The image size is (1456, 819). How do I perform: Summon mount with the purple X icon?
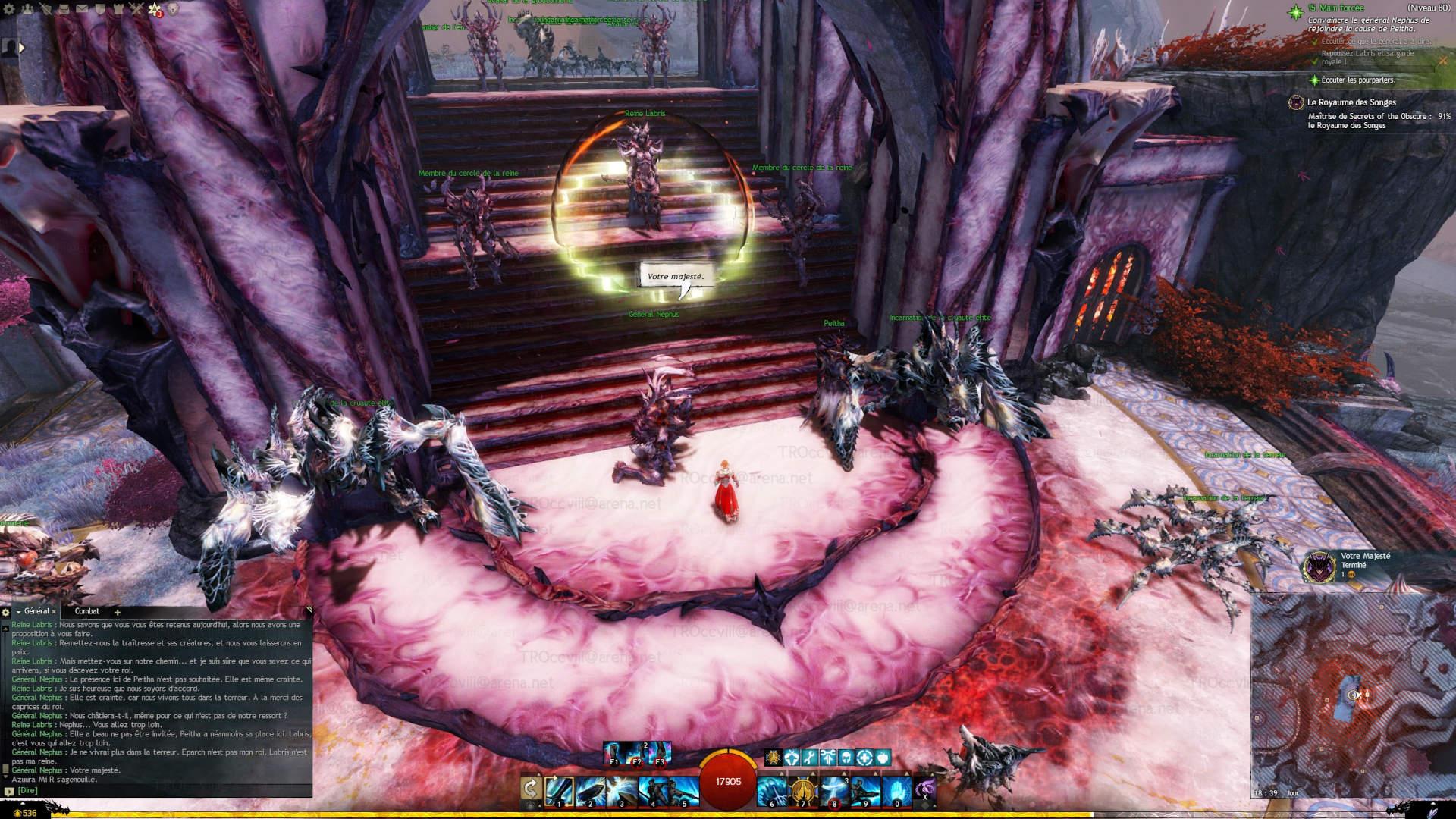coord(924,789)
